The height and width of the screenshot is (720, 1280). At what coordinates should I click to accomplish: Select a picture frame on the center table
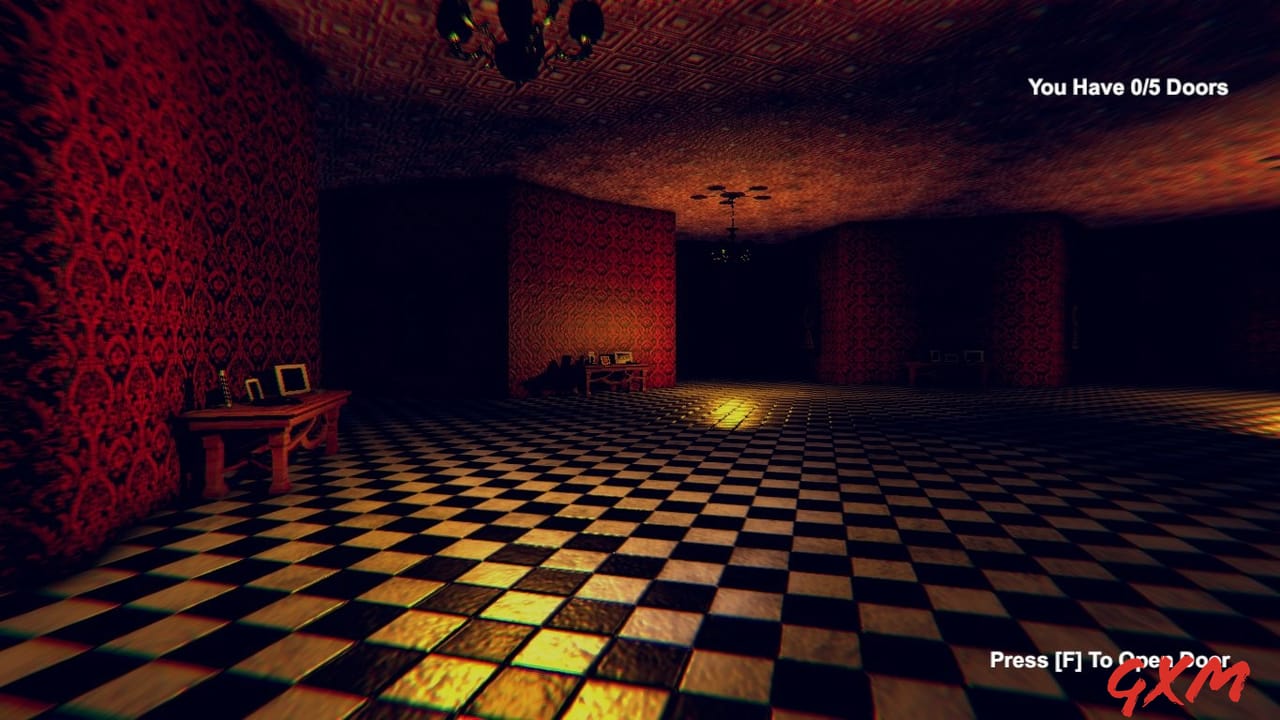pos(622,360)
